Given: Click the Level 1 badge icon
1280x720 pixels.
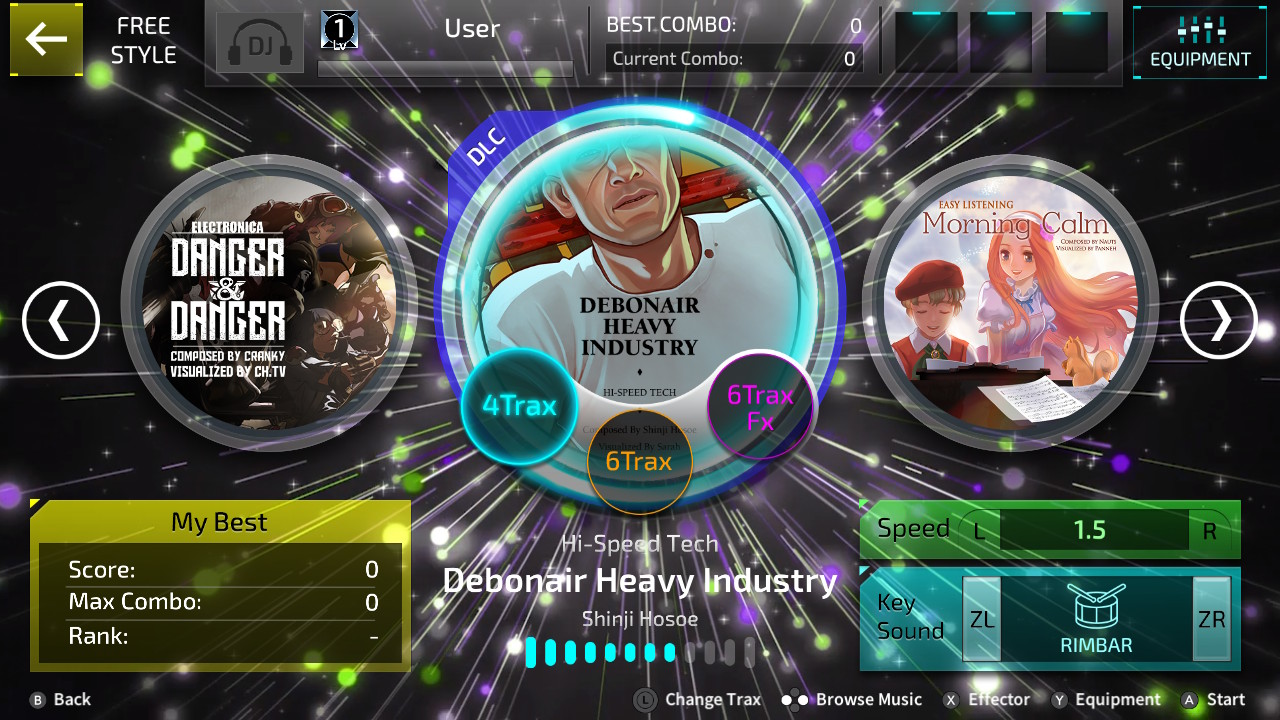Looking at the screenshot, I should pos(337,29).
